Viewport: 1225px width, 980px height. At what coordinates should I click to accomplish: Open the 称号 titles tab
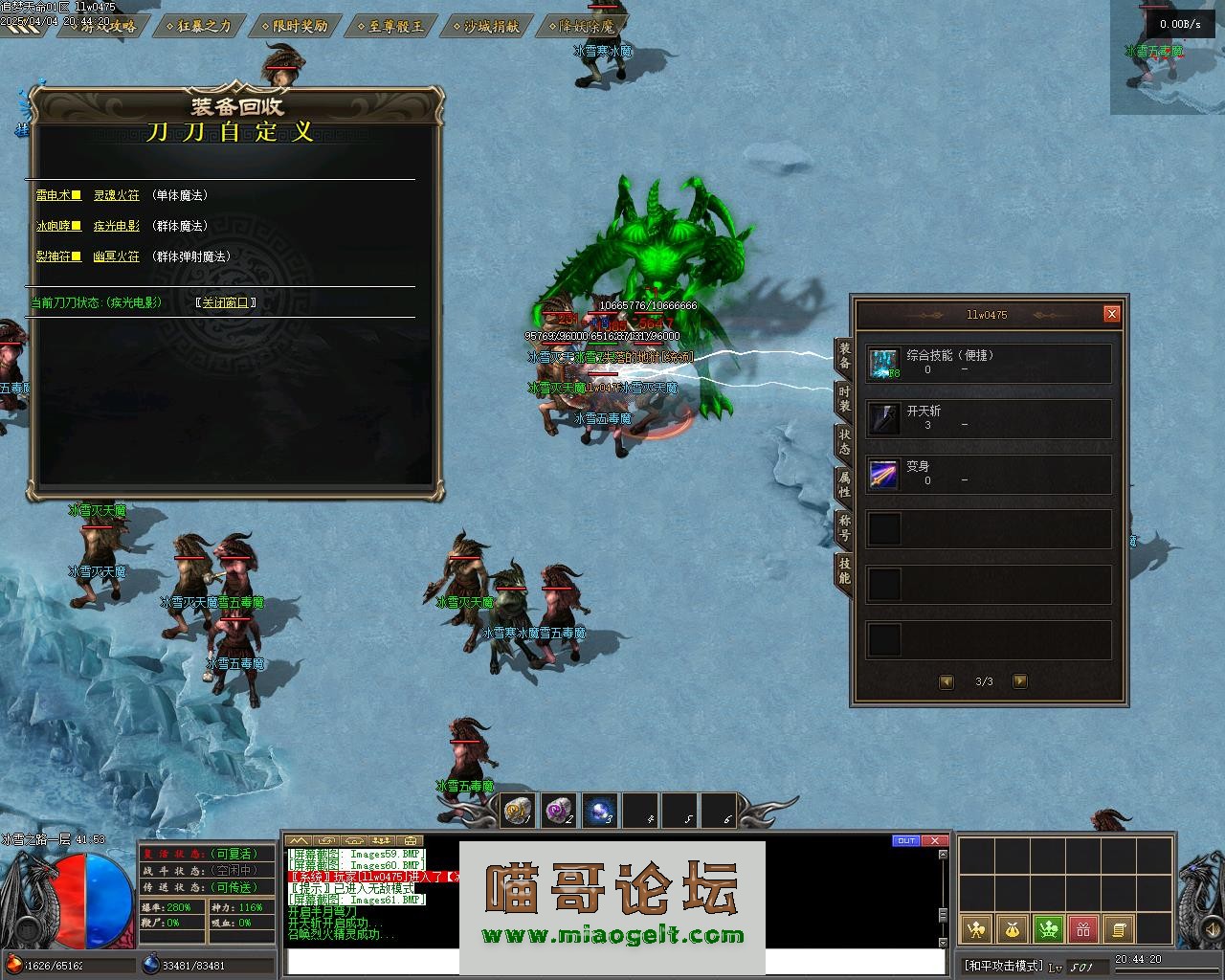[x=844, y=527]
